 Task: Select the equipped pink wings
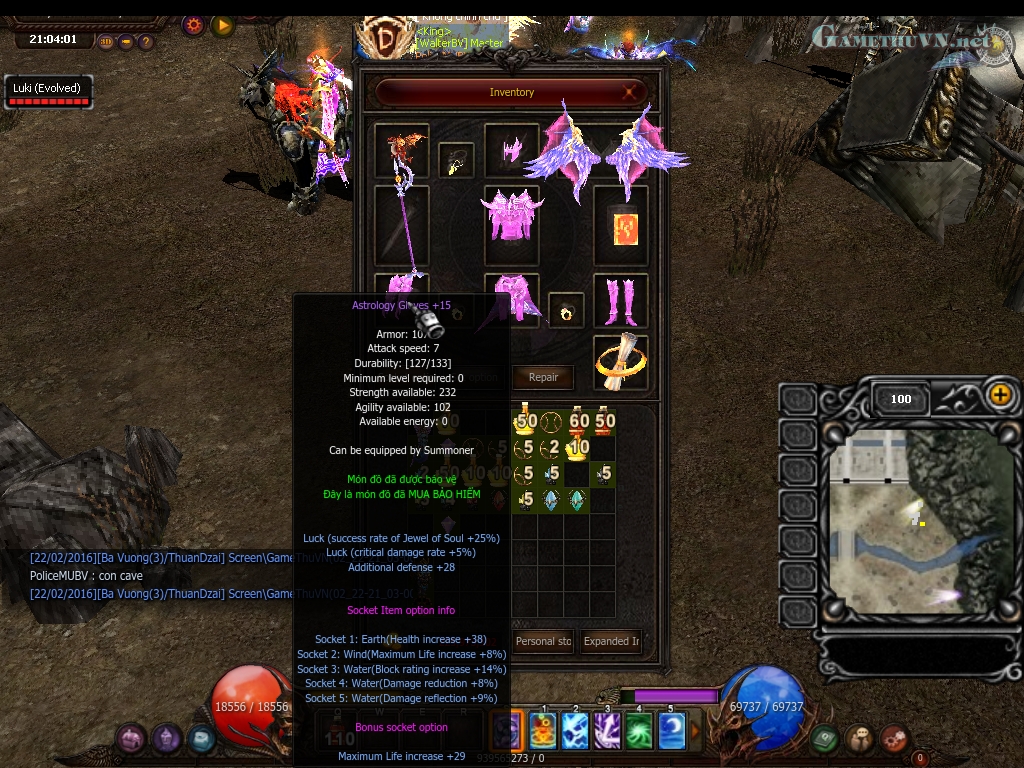[605, 150]
